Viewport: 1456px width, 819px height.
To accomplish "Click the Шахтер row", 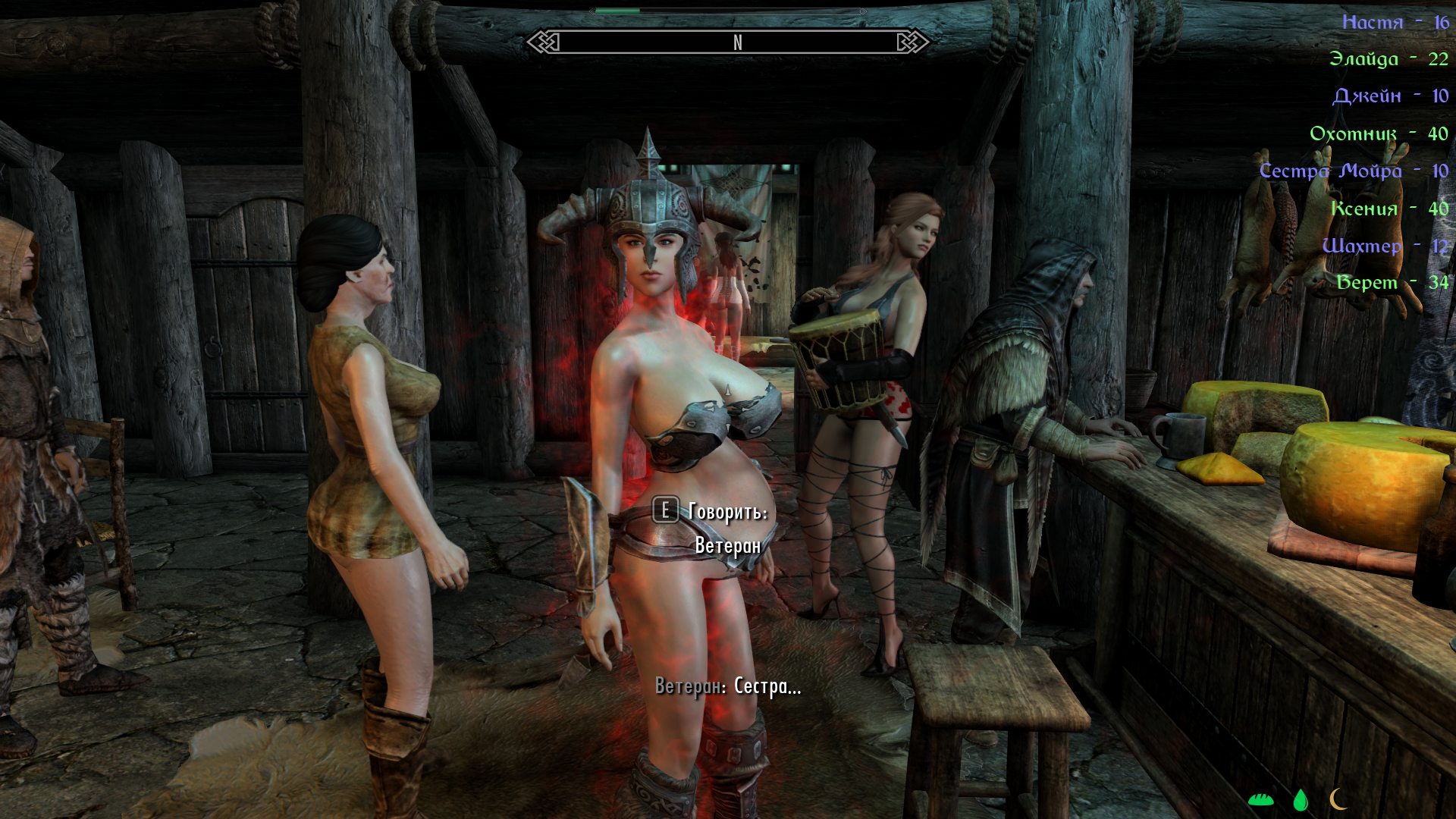I will 1384,246.
